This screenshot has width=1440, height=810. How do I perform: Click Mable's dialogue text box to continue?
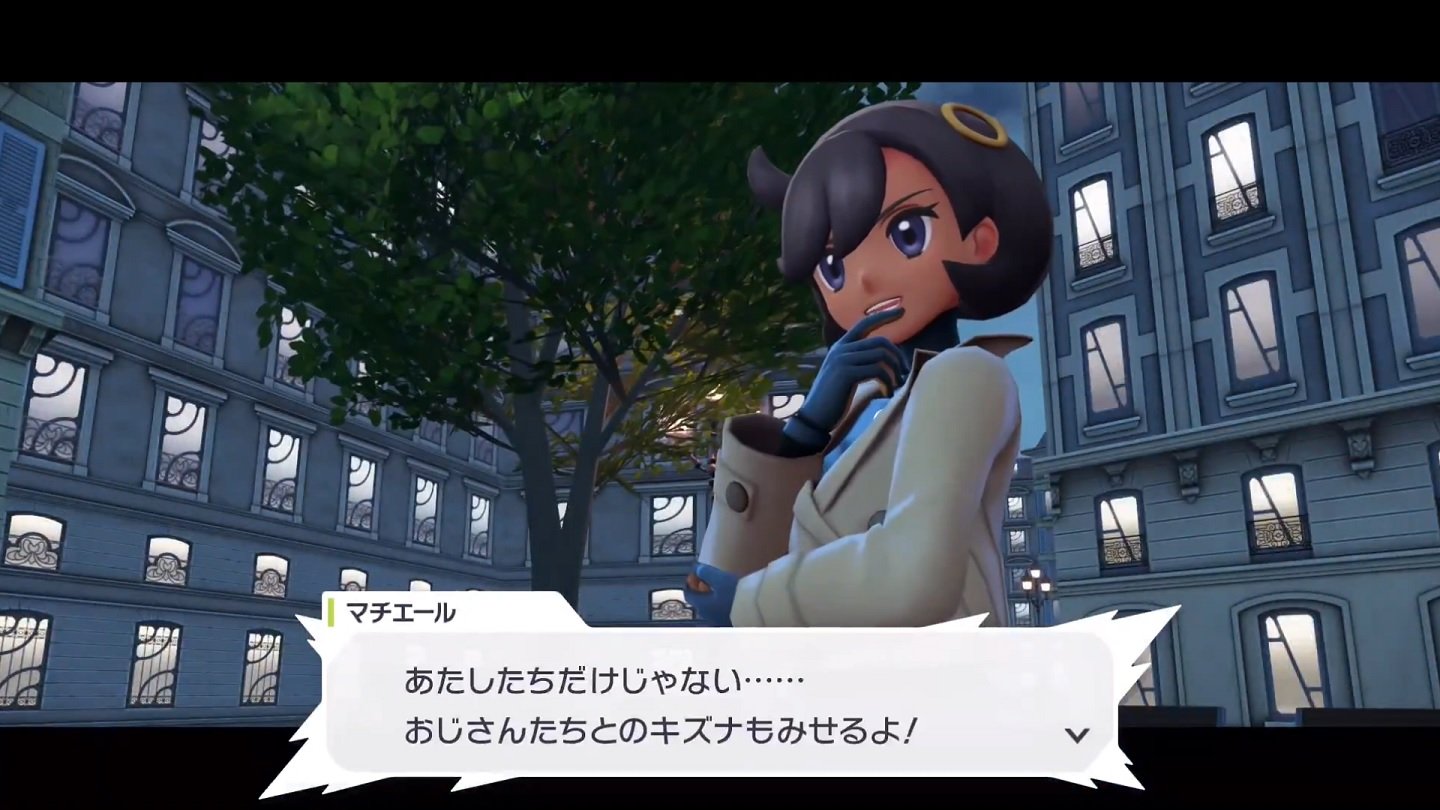click(x=700, y=704)
